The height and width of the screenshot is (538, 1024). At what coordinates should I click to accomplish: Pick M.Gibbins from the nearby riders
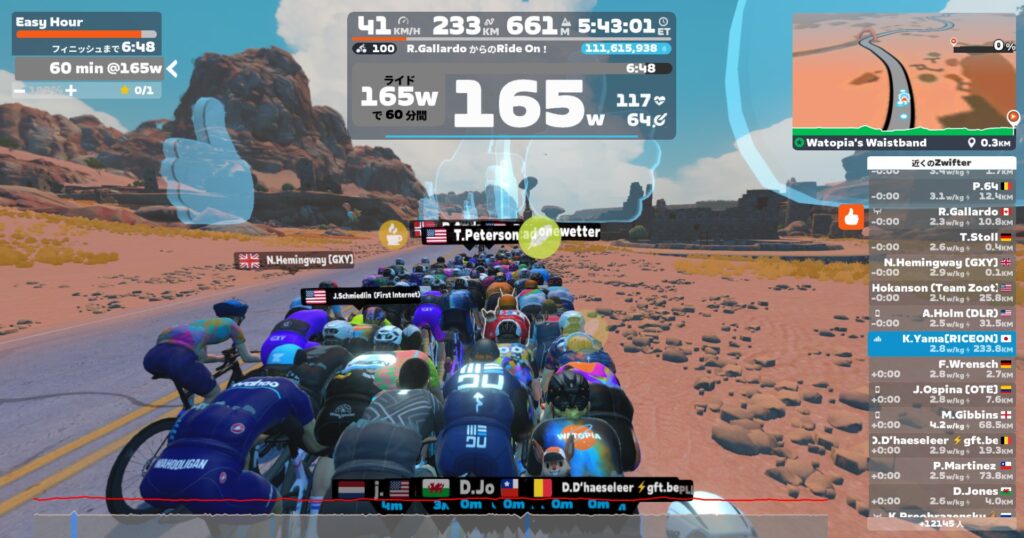[x=941, y=420]
